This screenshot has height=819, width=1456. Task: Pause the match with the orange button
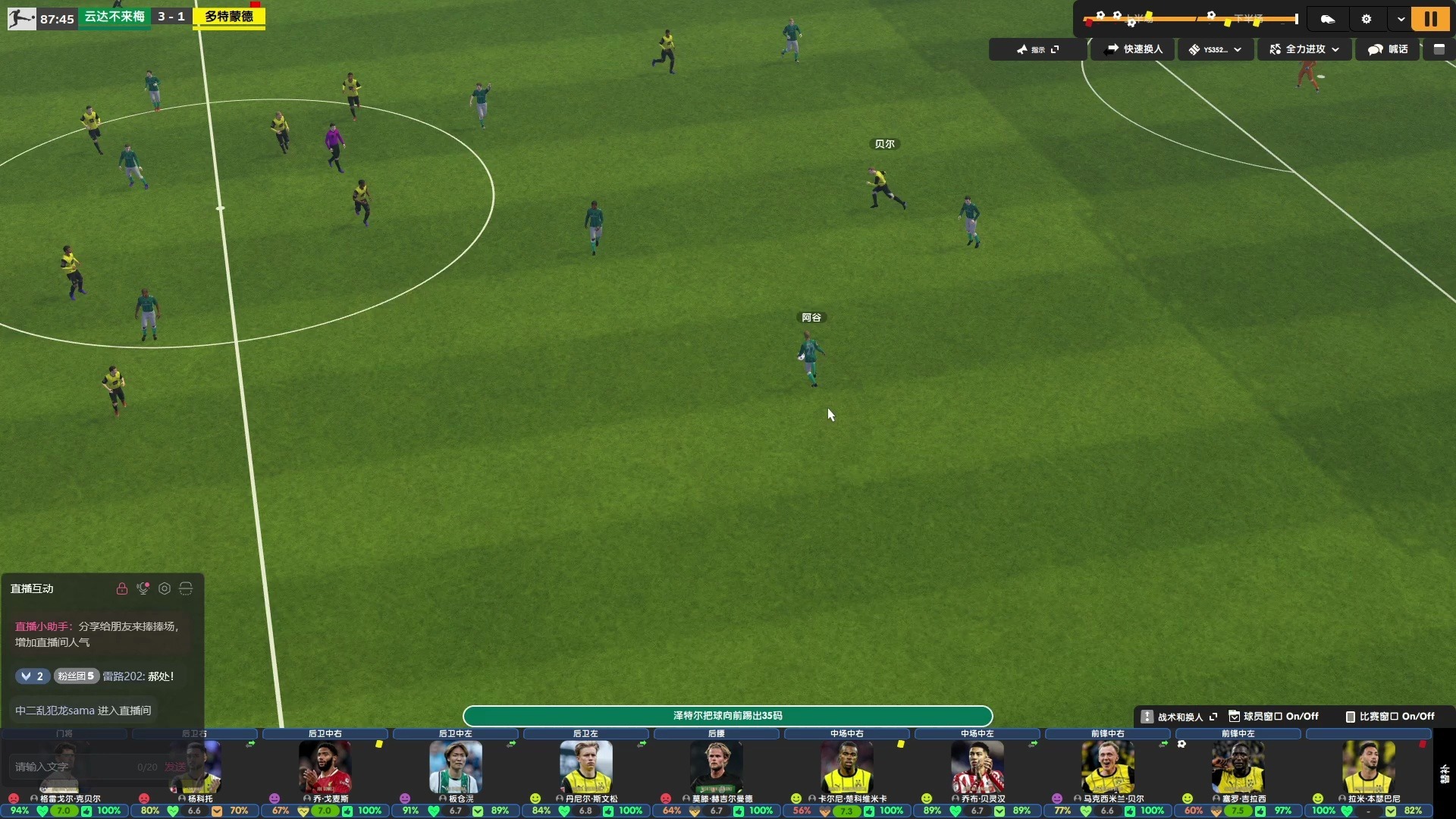(x=1430, y=19)
